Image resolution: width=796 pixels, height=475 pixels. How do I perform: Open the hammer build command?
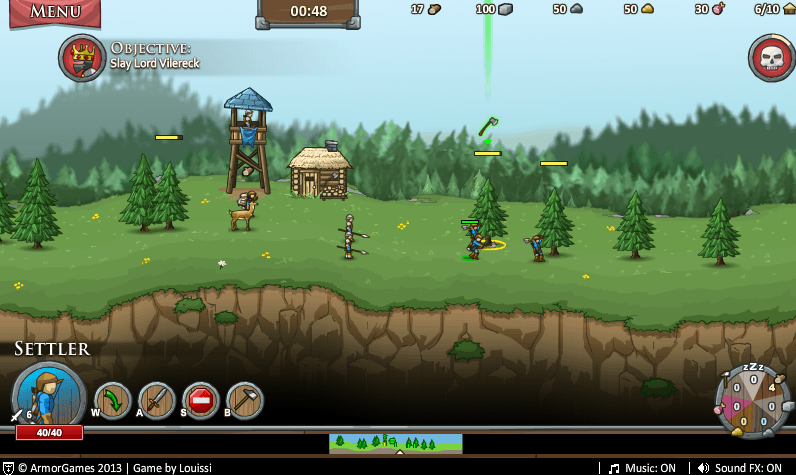245,401
